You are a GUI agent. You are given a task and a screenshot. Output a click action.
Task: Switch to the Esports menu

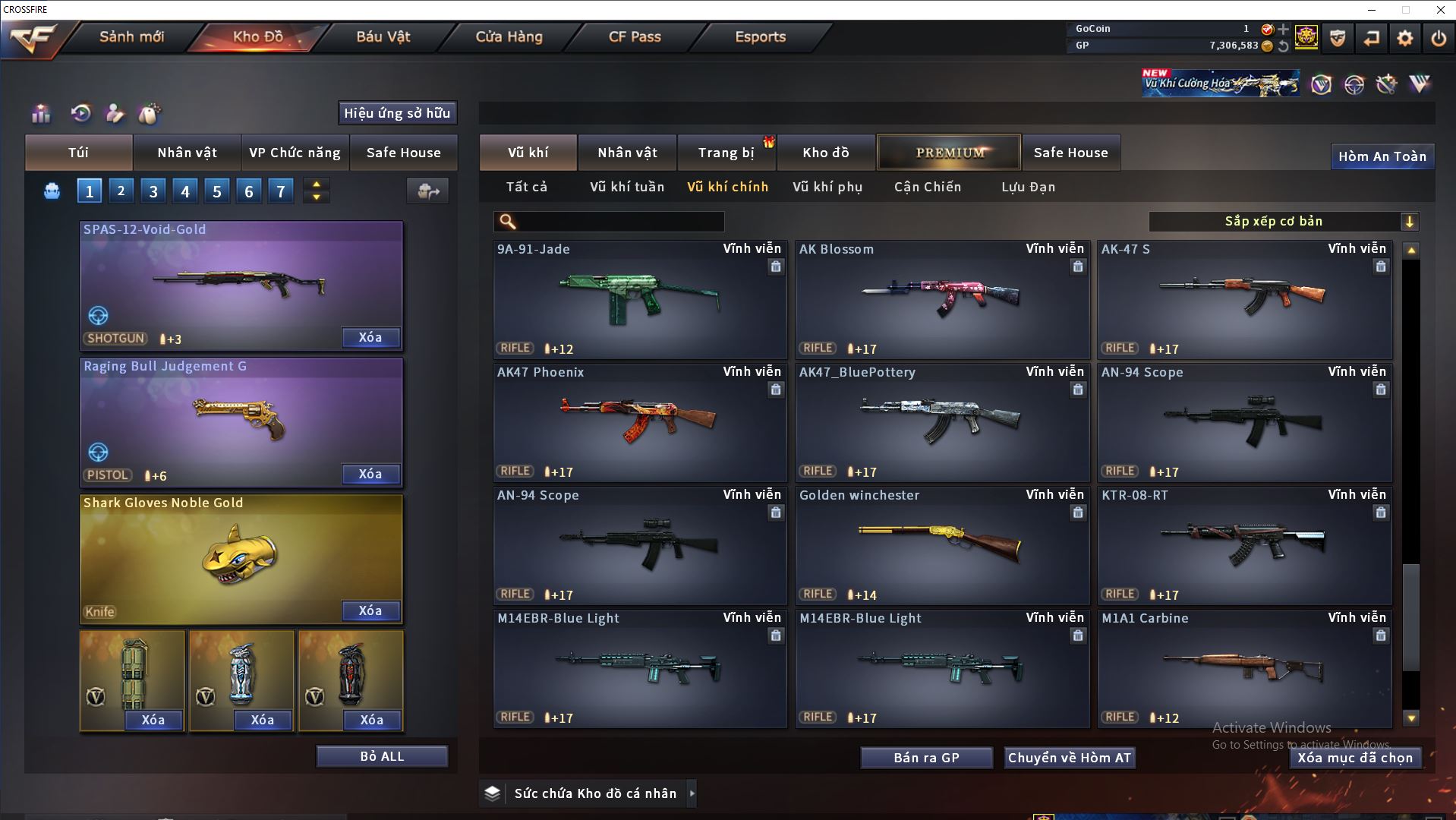[760, 36]
